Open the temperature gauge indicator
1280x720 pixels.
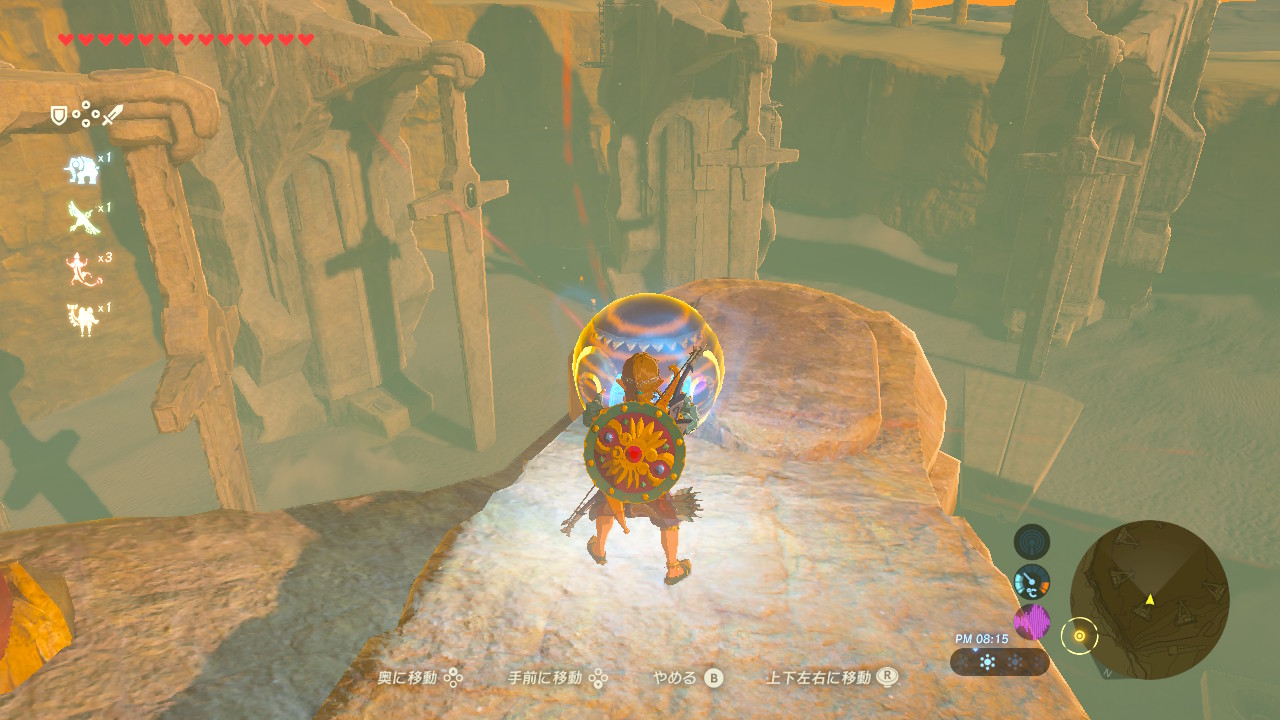tap(1033, 582)
